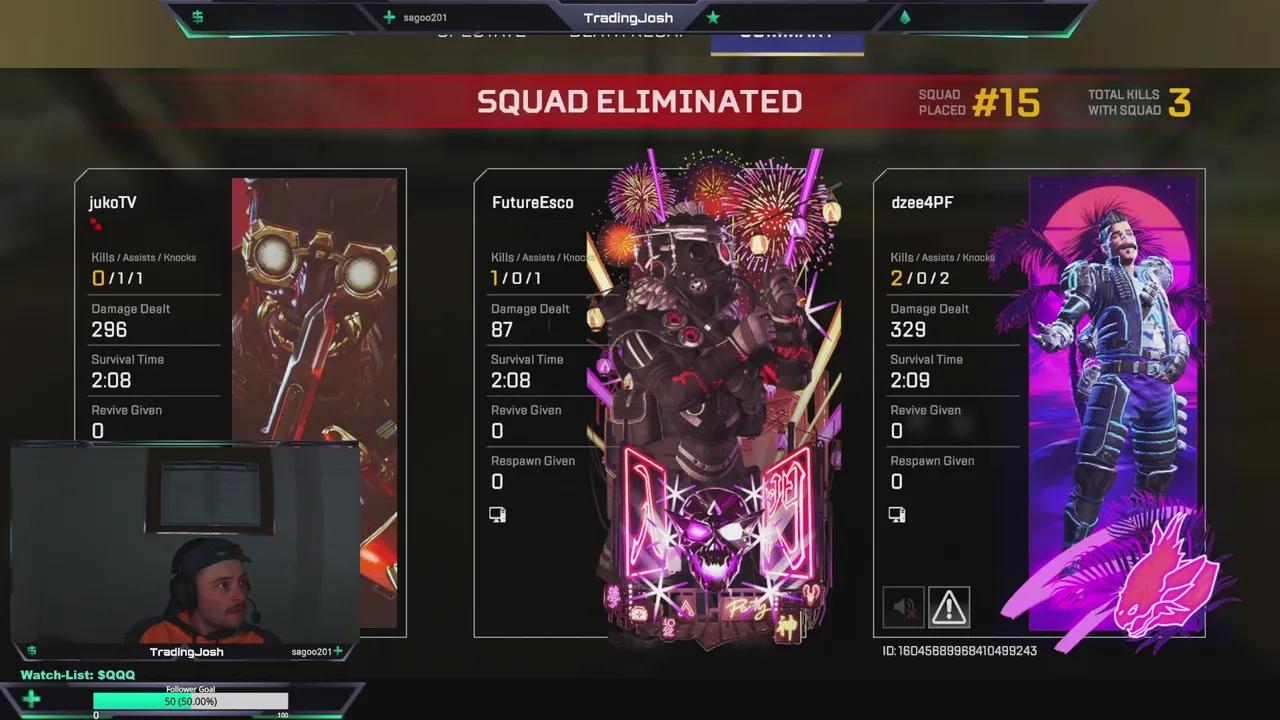Click the green star icon beside TradingJosh
The image size is (1280, 720).
pos(713,17)
